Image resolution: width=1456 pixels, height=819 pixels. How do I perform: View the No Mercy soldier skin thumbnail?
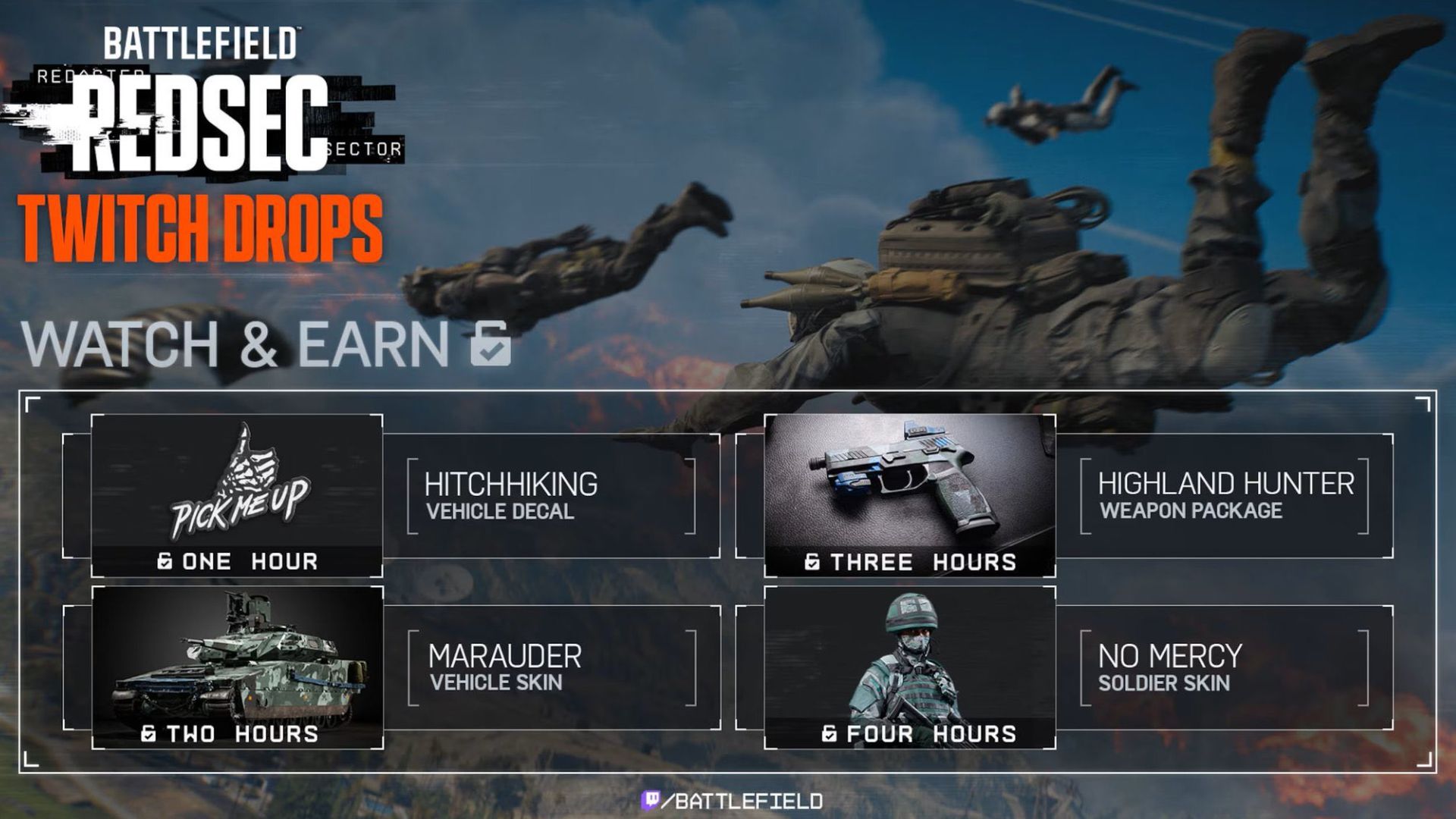coord(909,658)
